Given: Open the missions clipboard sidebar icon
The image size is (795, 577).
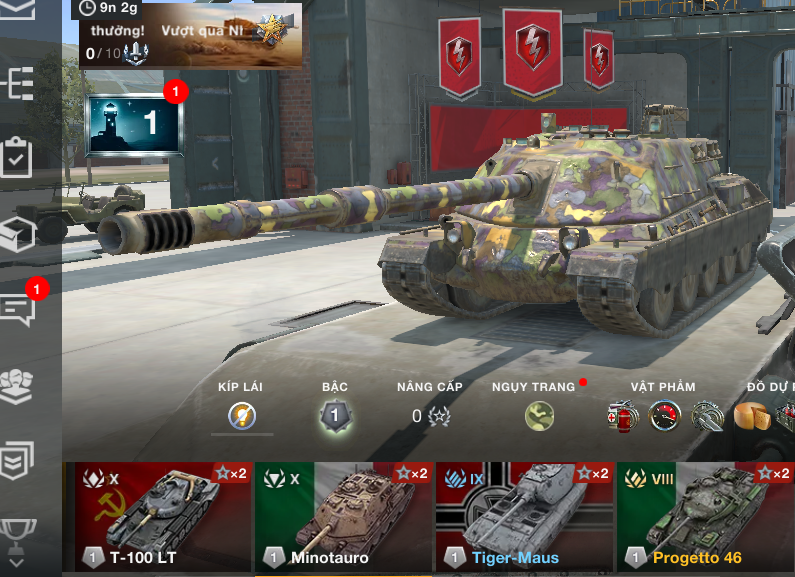Looking at the screenshot, I should [19, 158].
